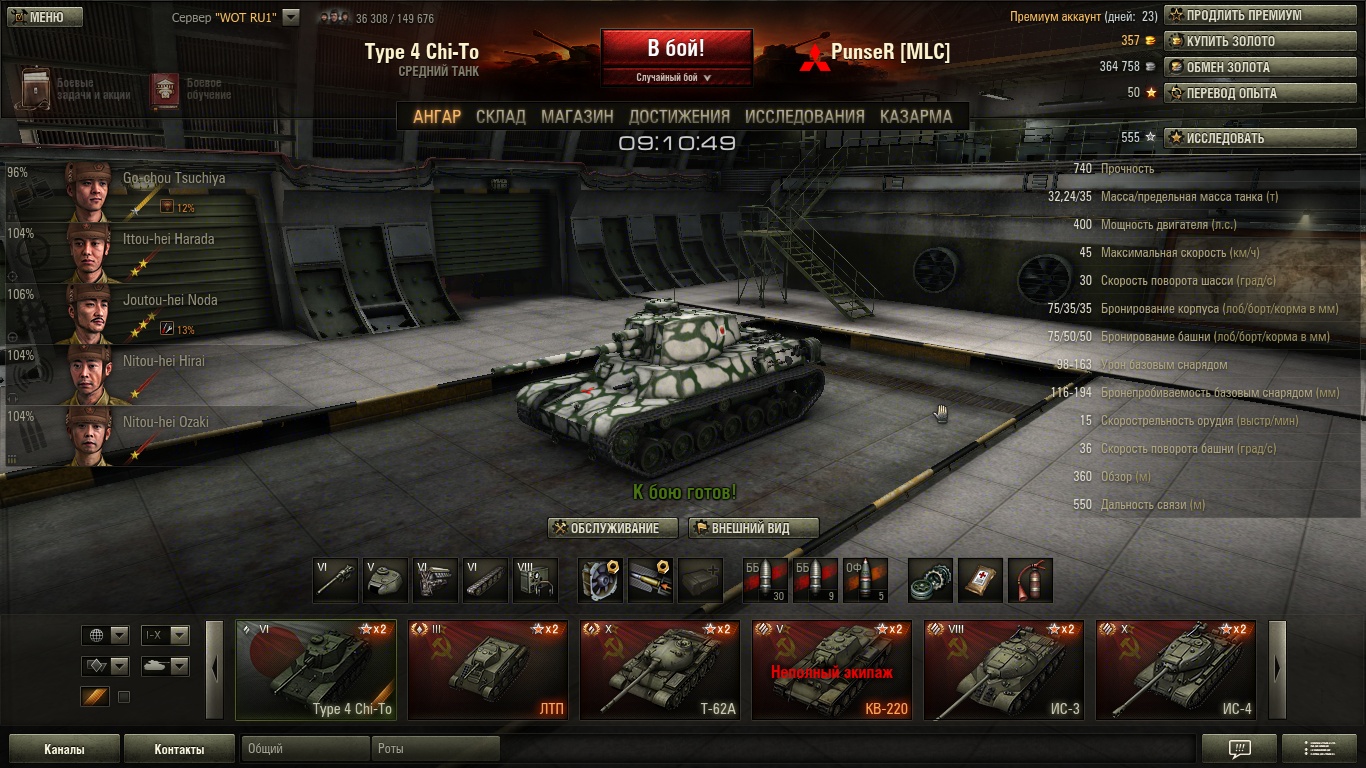1366x768 pixels.
Task: Open the МАГАЗИН tab
Action: tap(577, 116)
